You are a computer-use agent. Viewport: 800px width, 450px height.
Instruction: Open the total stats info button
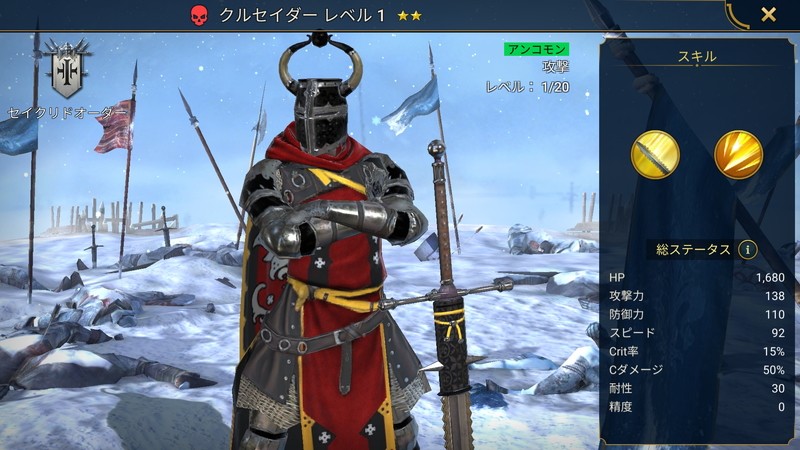pos(748,250)
